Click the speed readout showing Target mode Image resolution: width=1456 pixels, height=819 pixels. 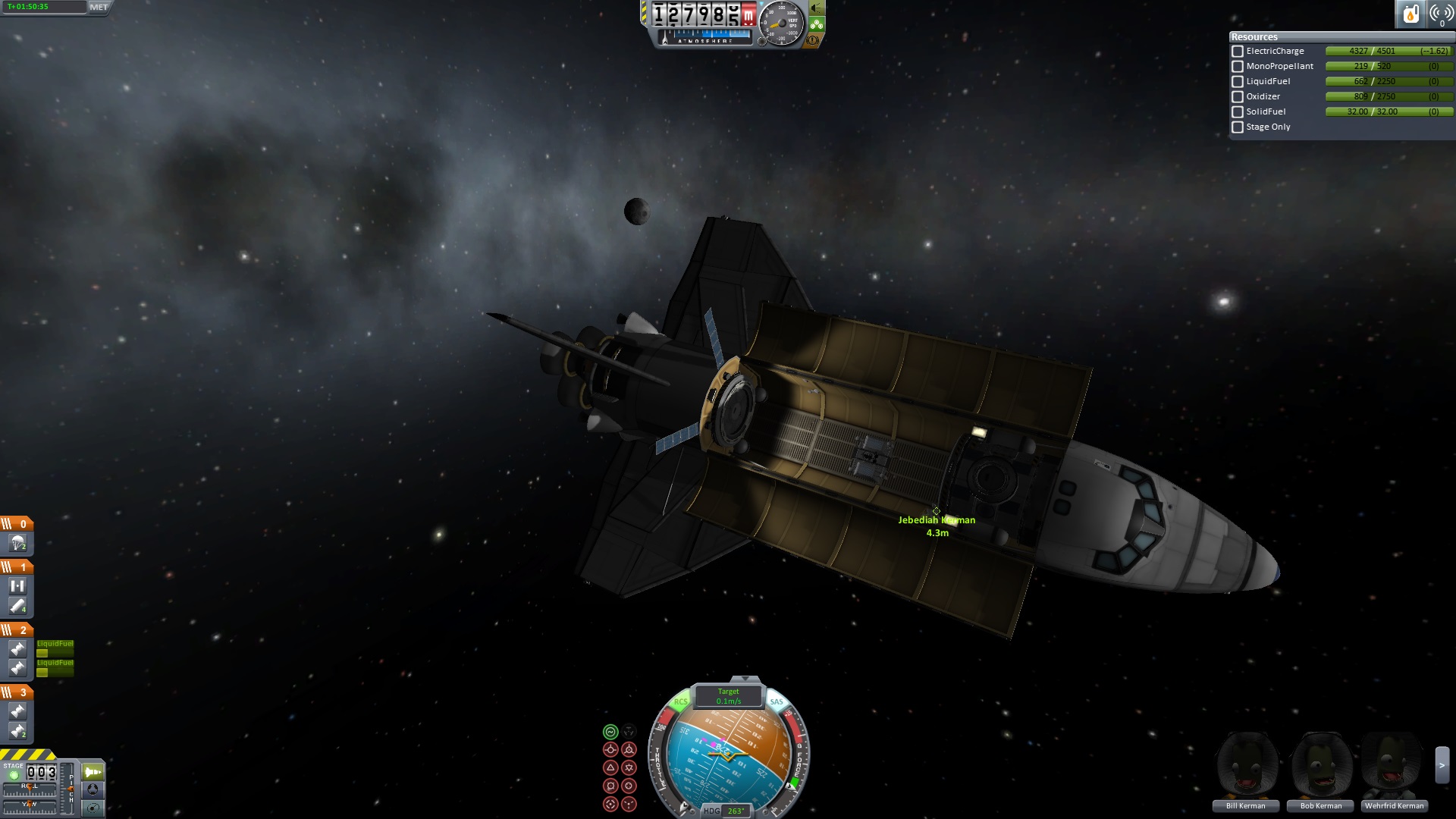728,696
